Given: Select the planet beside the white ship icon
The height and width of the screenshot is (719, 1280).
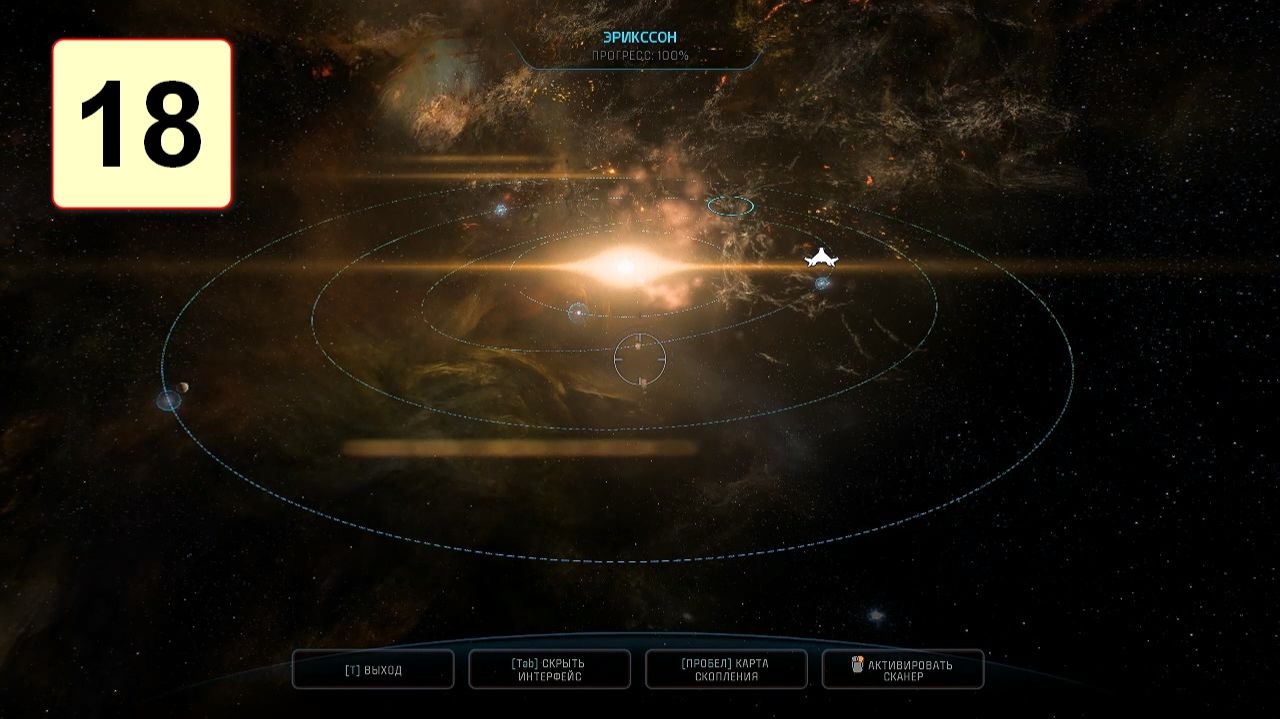Looking at the screenshot, I should [822, 284].
